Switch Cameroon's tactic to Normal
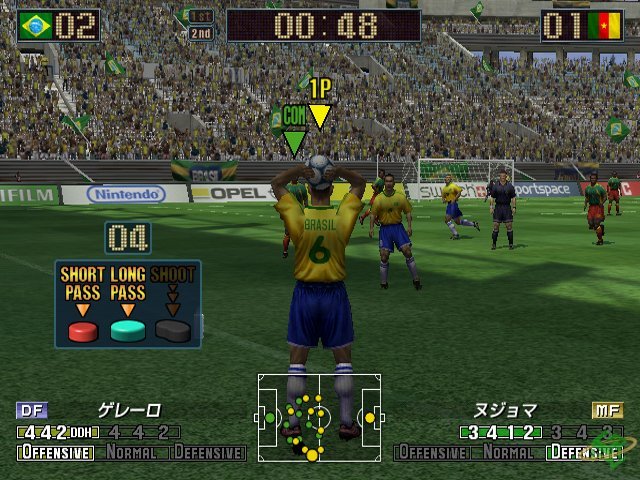 pos(508,453)
